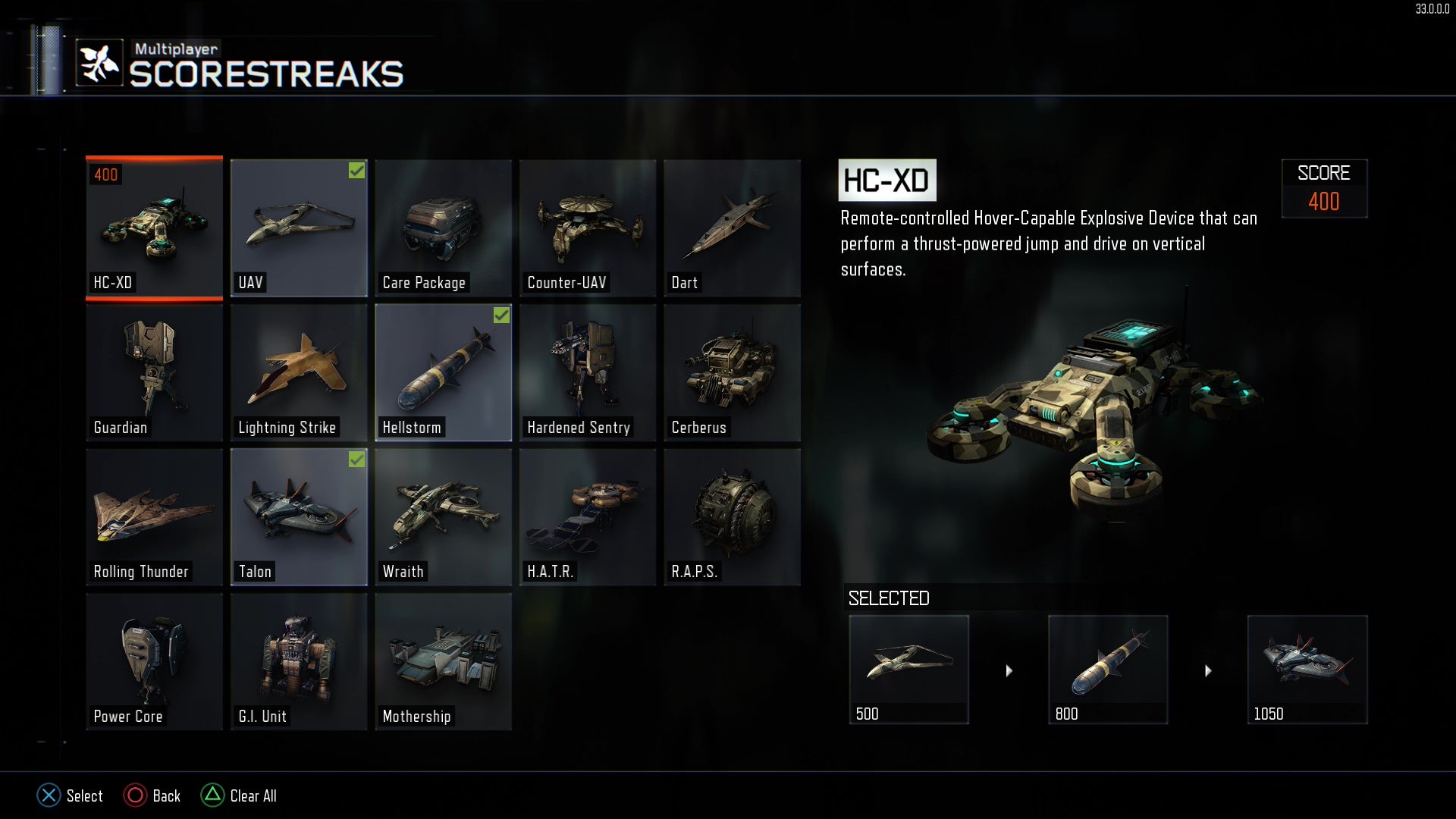Choose the Dart scorestreak
1456x819 pixels.
732,227
